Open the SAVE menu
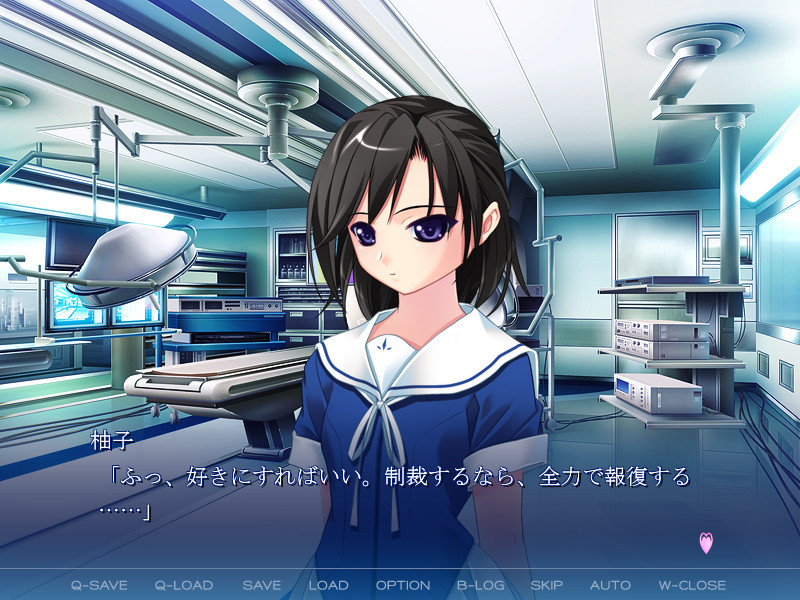Viewport: 800px width, 600px height. pyautogui.click(x=261, y=585)
